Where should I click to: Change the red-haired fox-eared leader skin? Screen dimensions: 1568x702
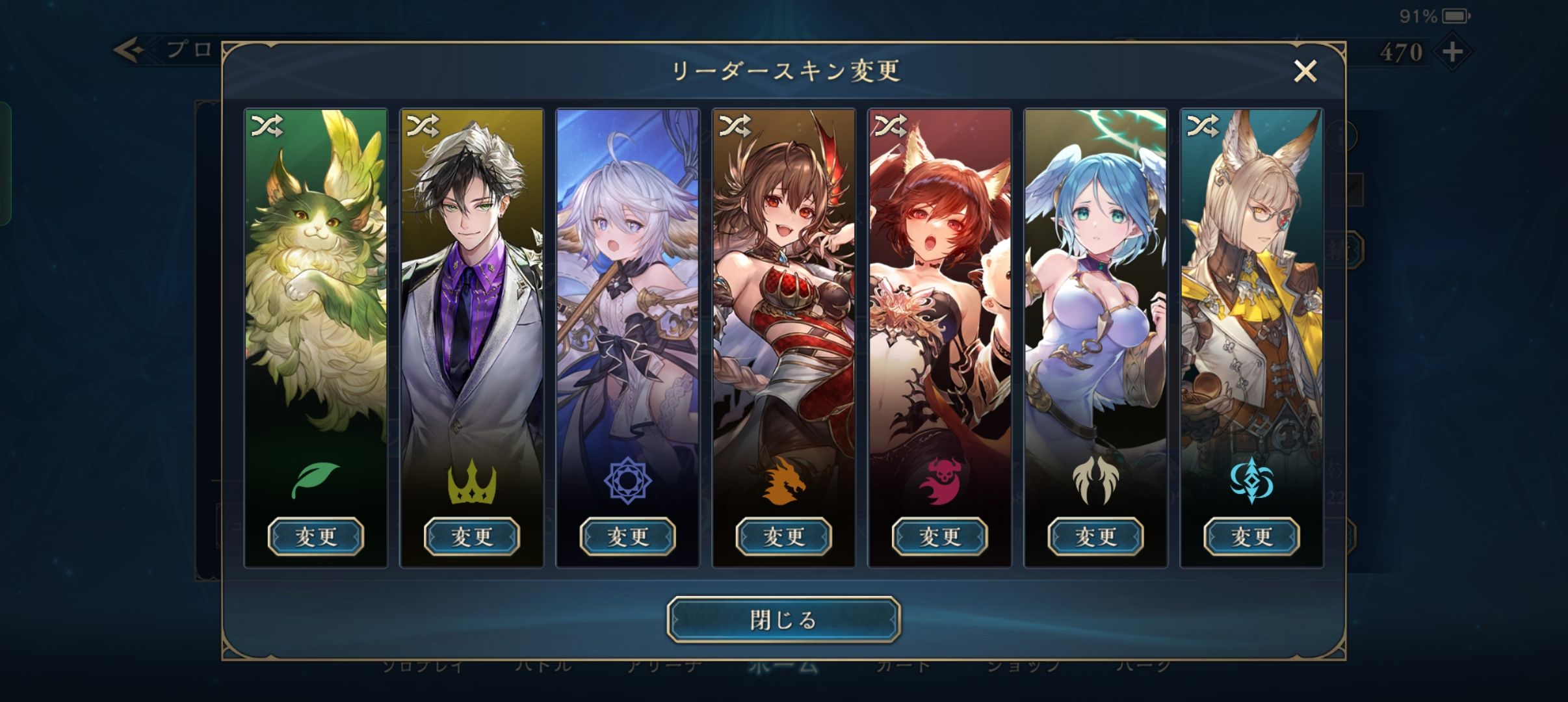point(940,536)
